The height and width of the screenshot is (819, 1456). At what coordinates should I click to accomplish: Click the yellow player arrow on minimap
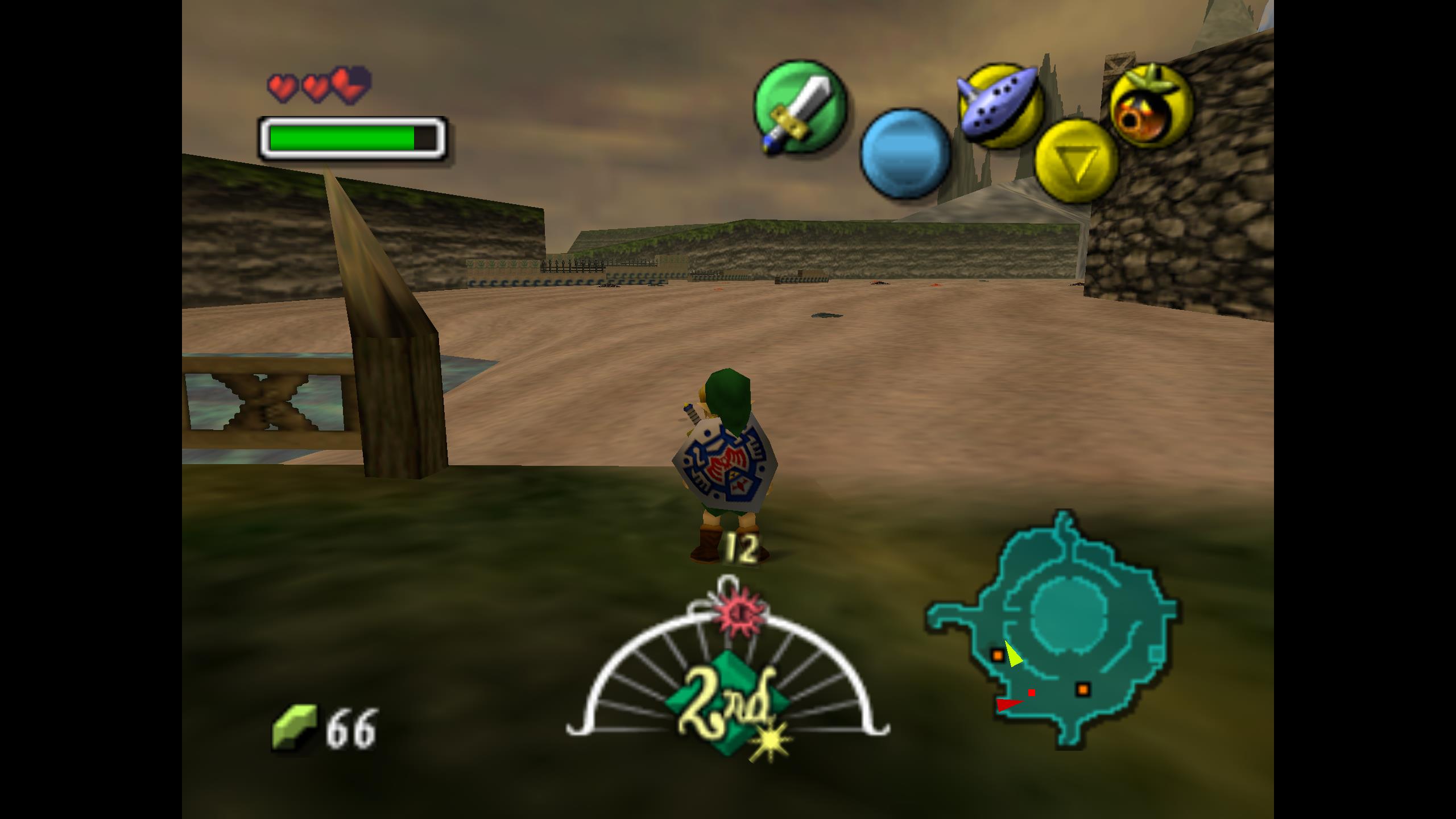coord(1012,655)
